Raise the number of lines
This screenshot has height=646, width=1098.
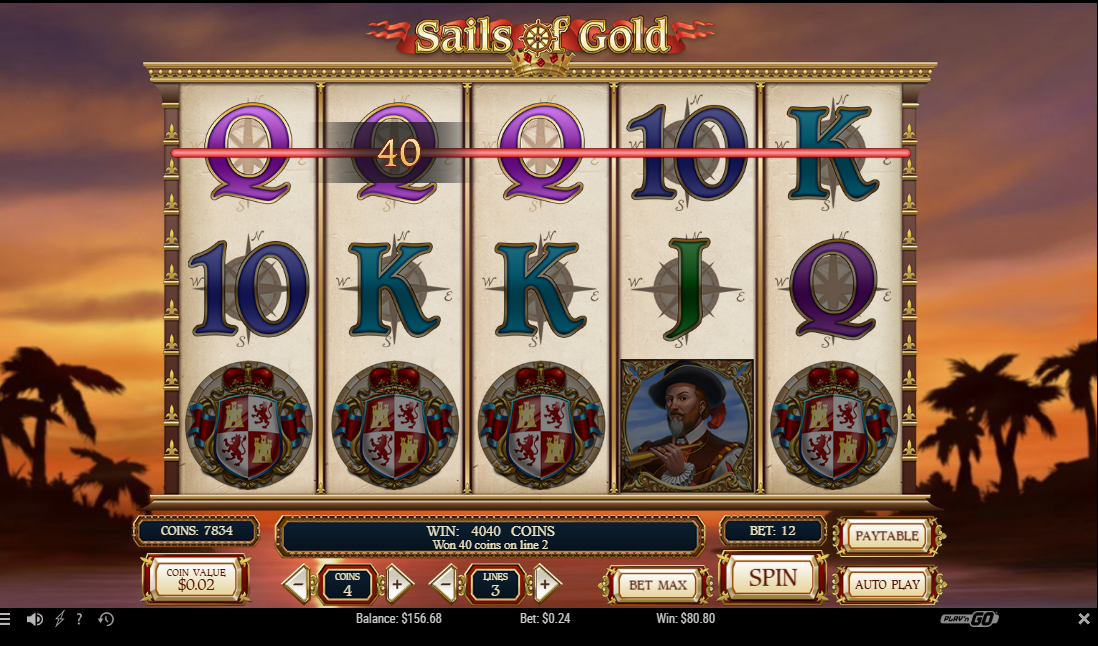(545, 584)
